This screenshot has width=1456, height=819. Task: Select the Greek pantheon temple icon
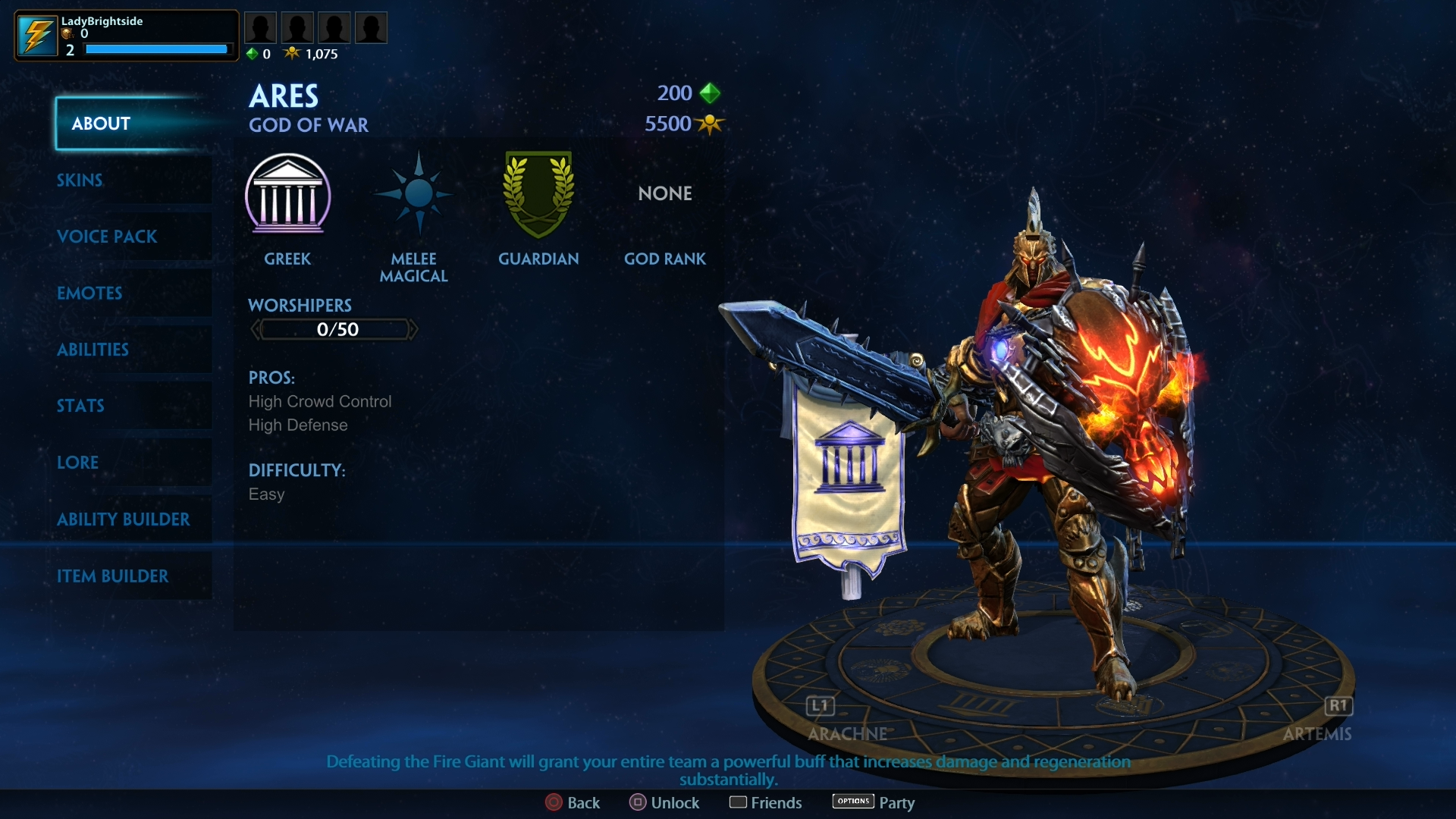point(289,196)
